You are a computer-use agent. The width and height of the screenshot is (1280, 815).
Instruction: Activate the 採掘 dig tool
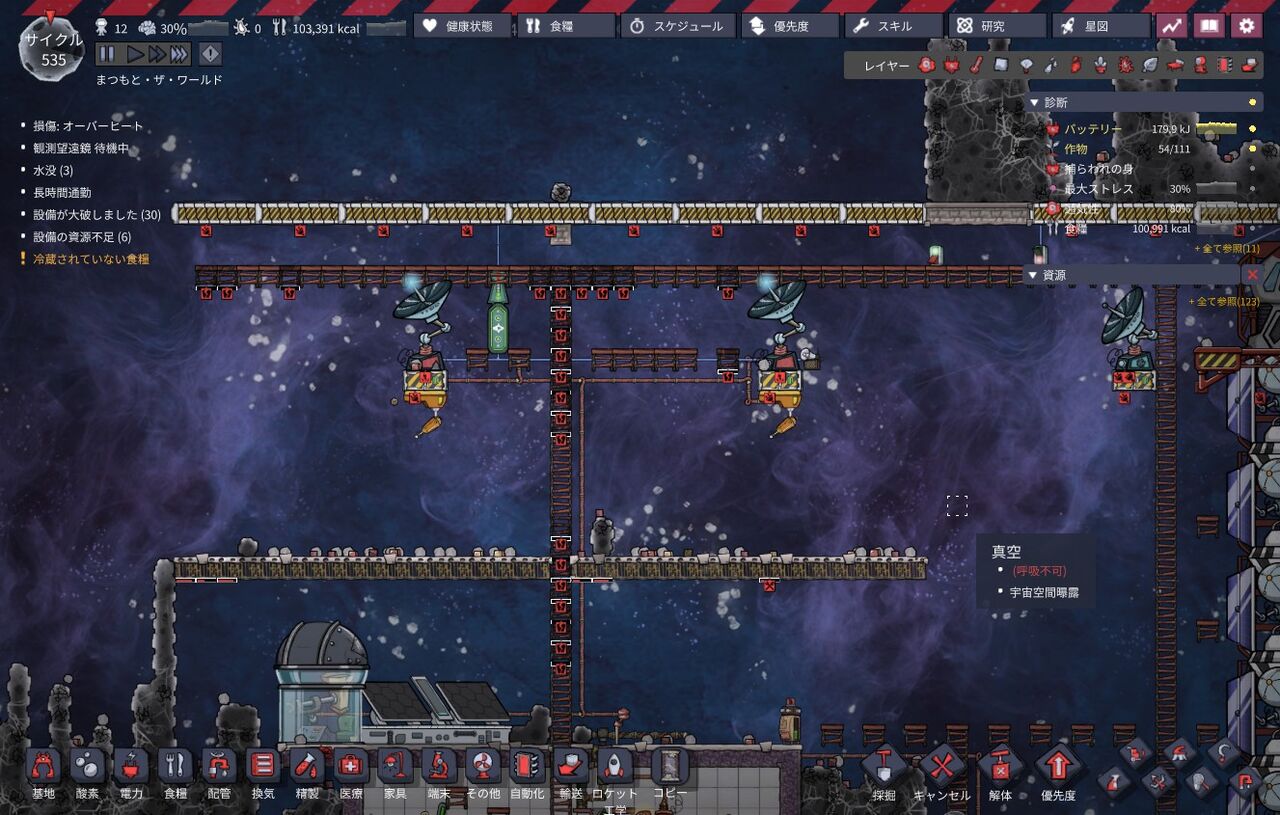pos(884,773)
